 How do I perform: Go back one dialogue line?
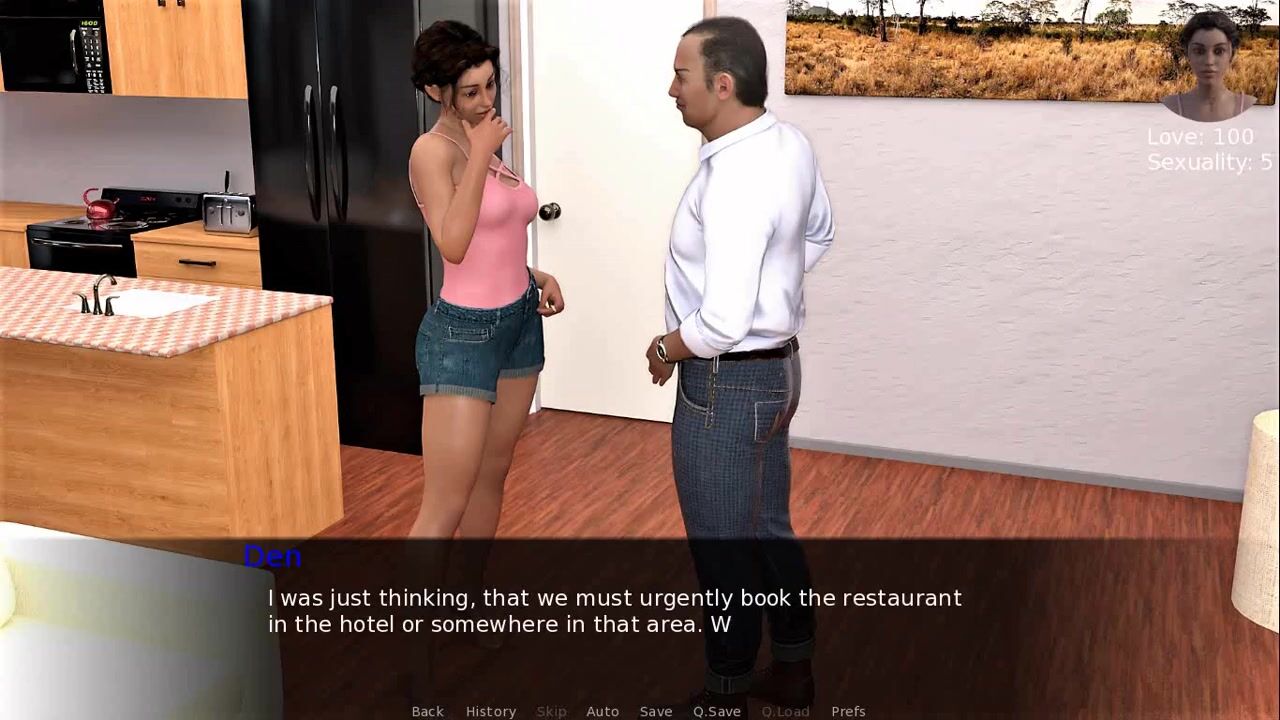tap(427, 711)
